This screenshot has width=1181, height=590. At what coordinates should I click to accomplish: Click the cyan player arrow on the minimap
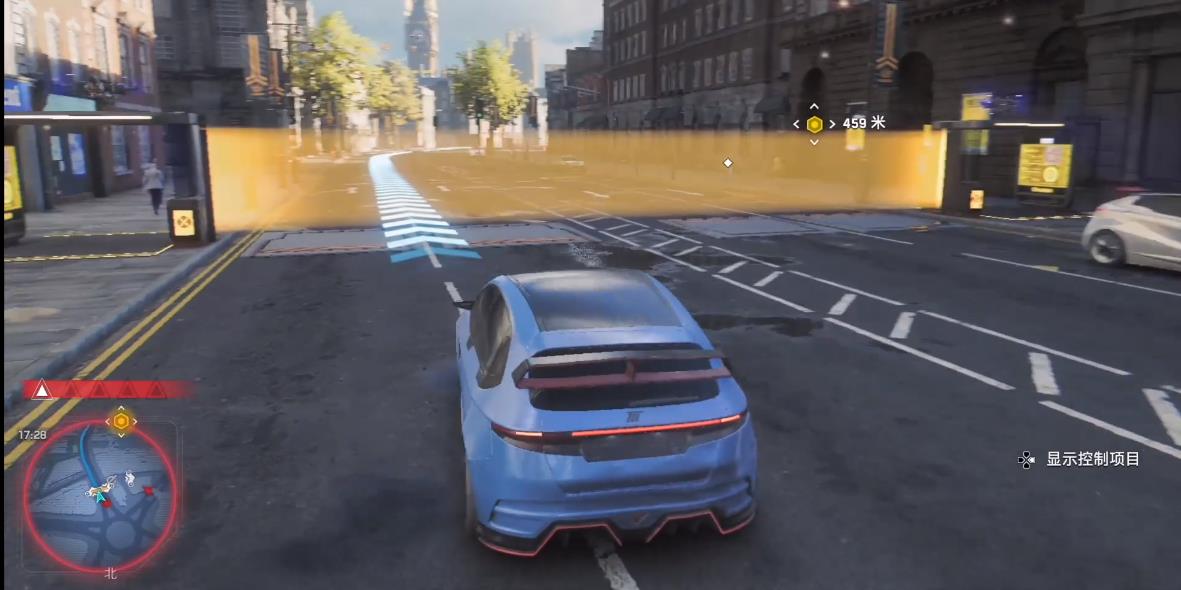[x=99, y=493]
